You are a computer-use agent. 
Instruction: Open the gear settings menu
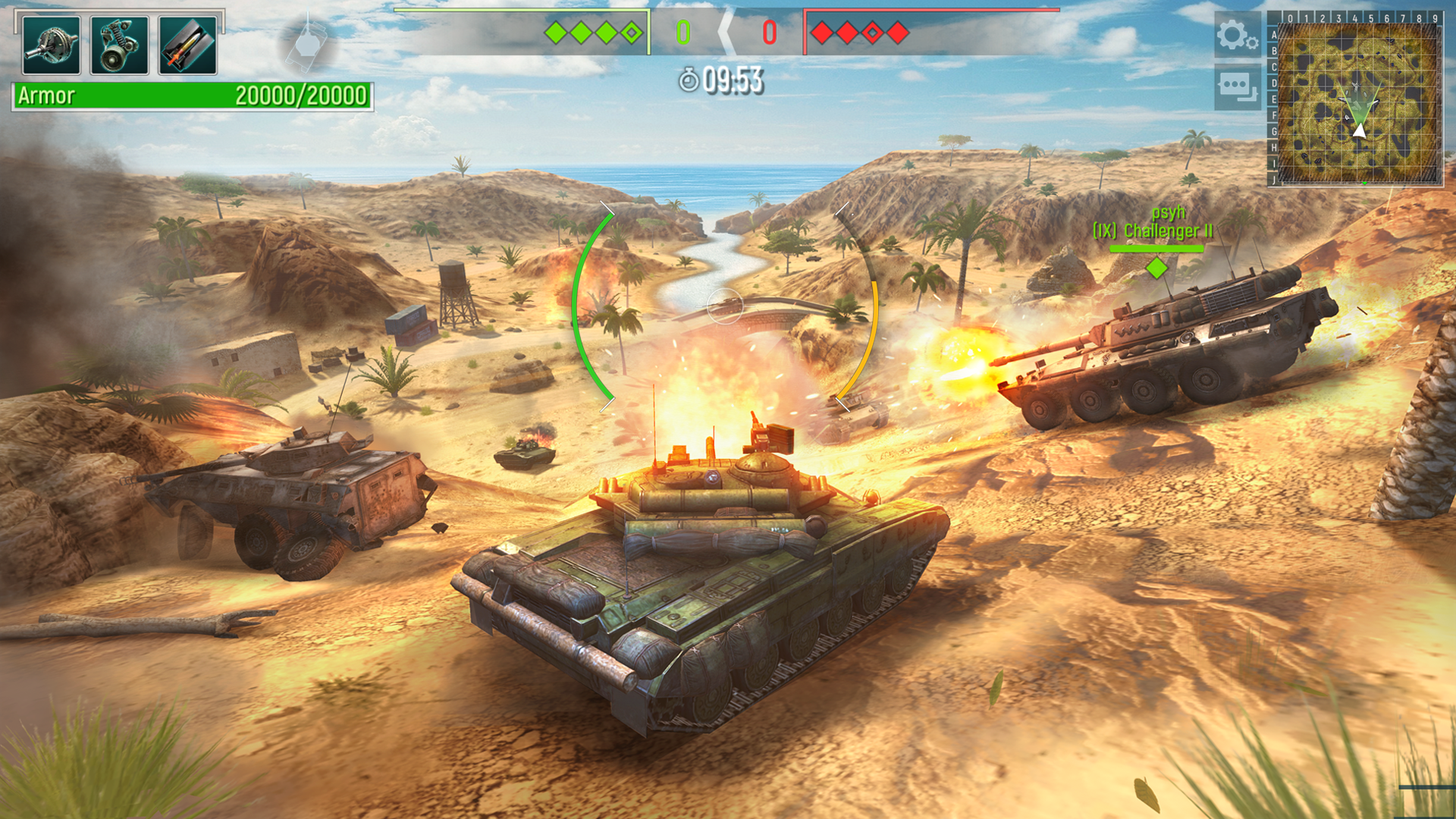tap(1237, 35)
